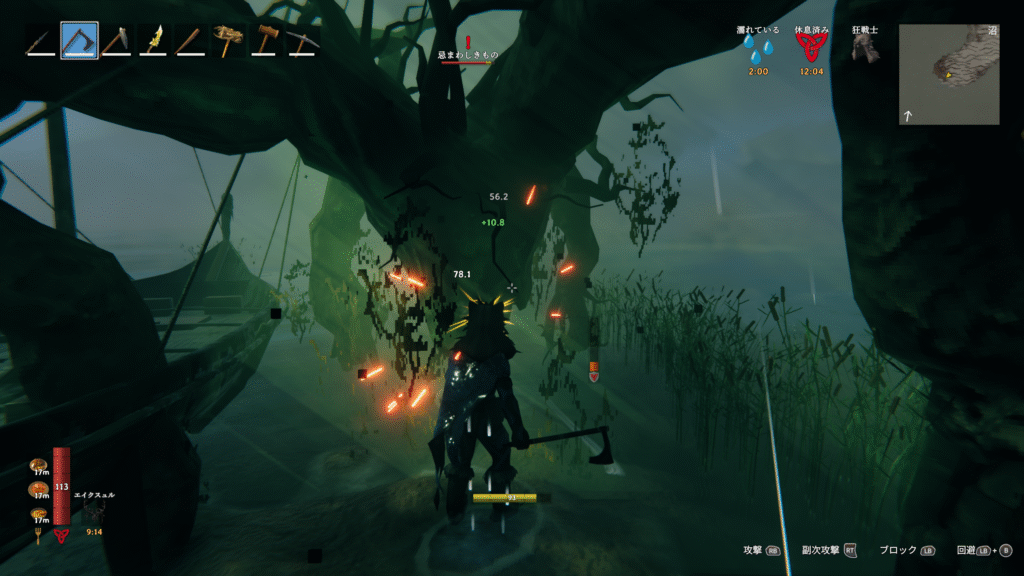
Task: Select the golden antler hammer hotbar slot
Action: point(230,41)
